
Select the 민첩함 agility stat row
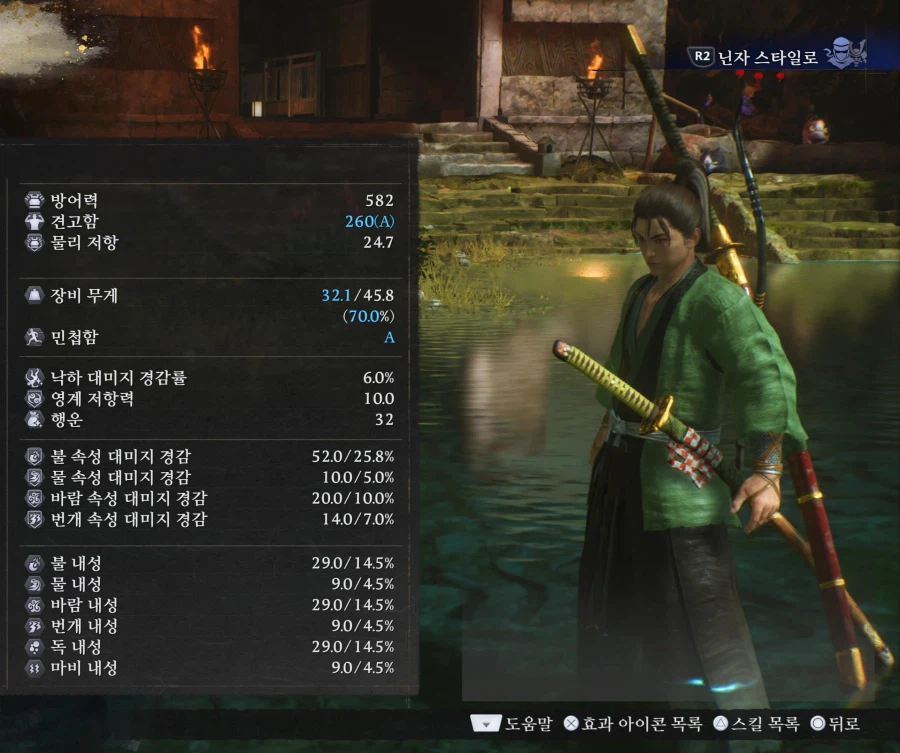(208, 338)
